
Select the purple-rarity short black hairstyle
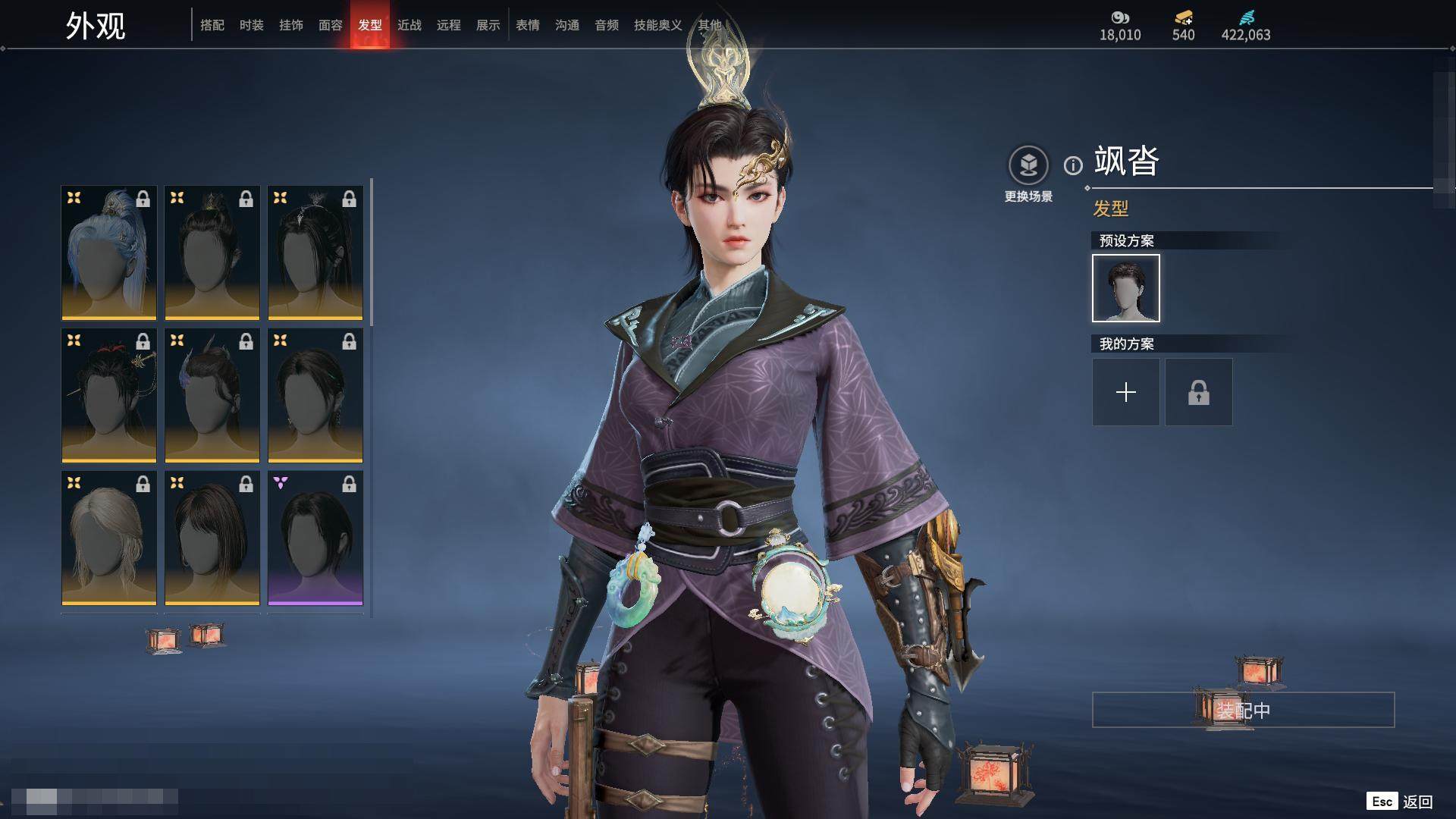[315, 538]
